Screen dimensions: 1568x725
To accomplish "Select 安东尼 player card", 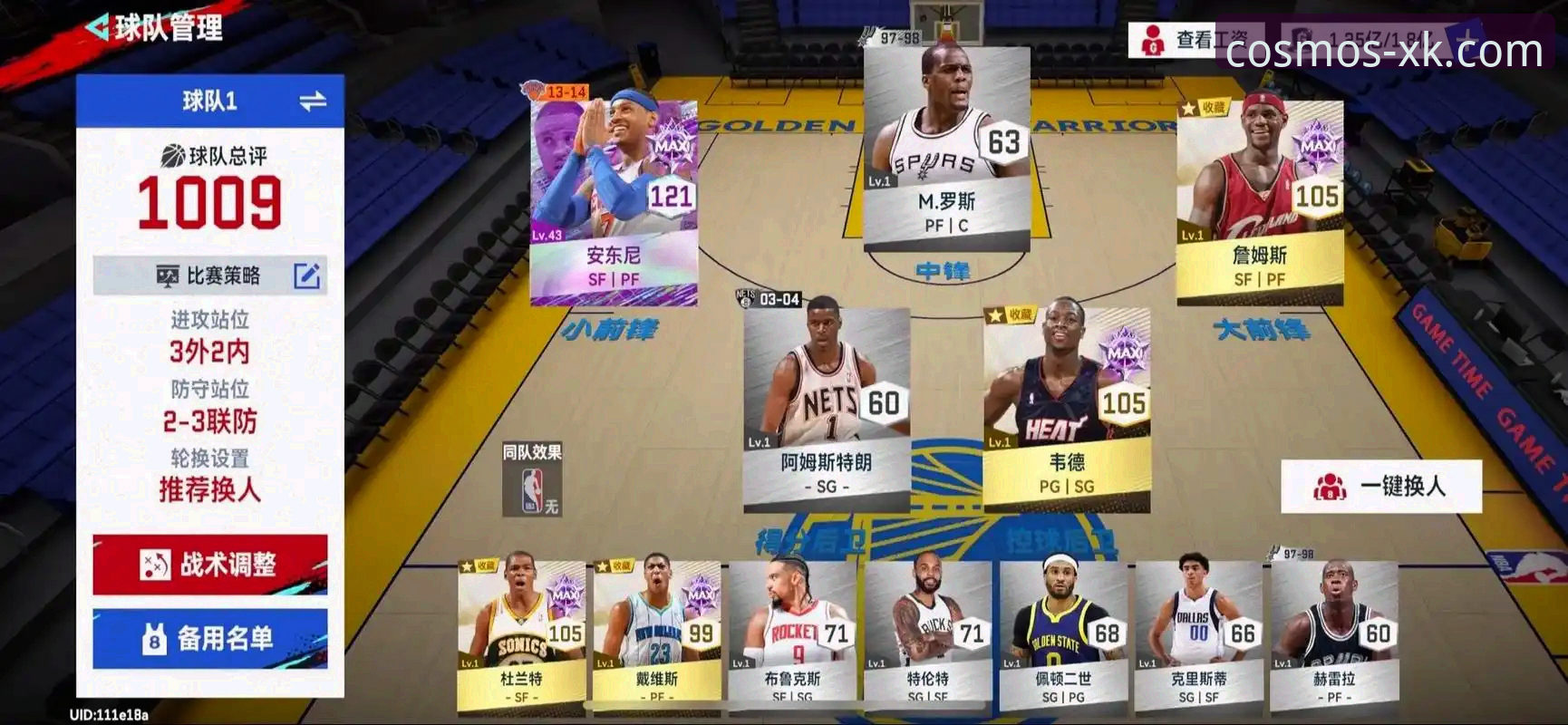I will click(x=616, y=199).
